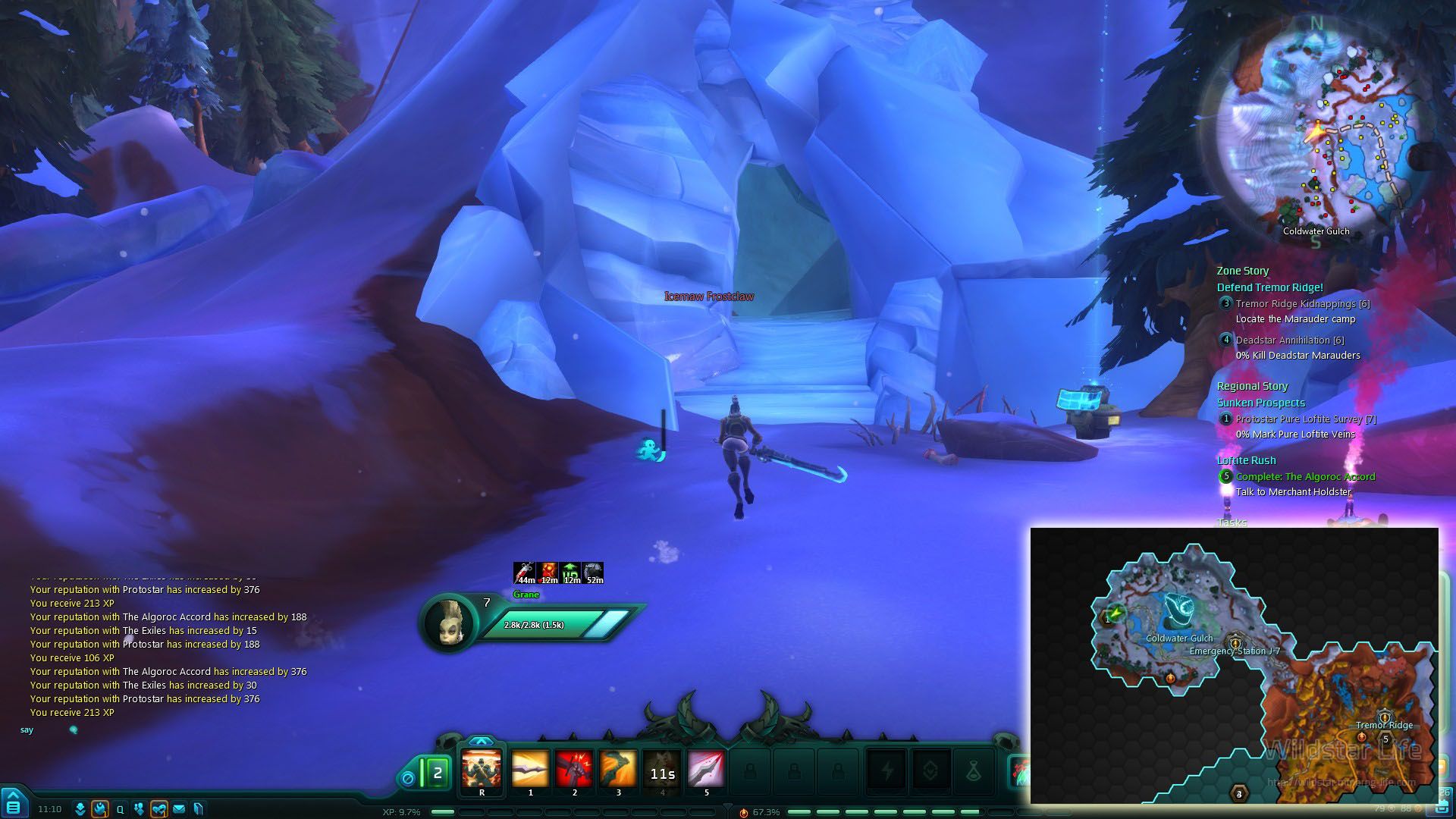Activate the red fist-and-sword ability in slot 2

pos(574,770)
